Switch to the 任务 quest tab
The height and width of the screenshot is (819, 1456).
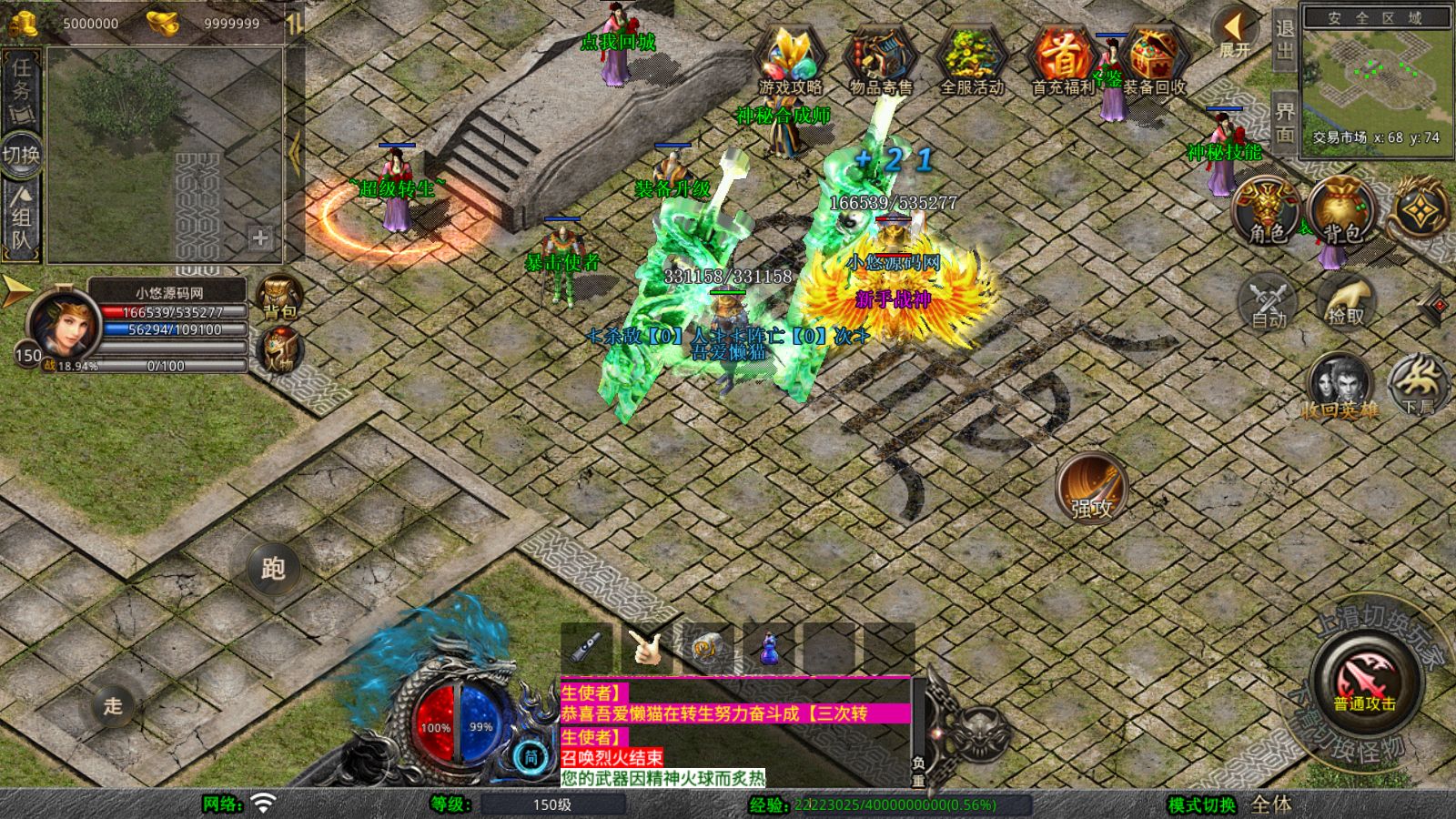point(21,87)
